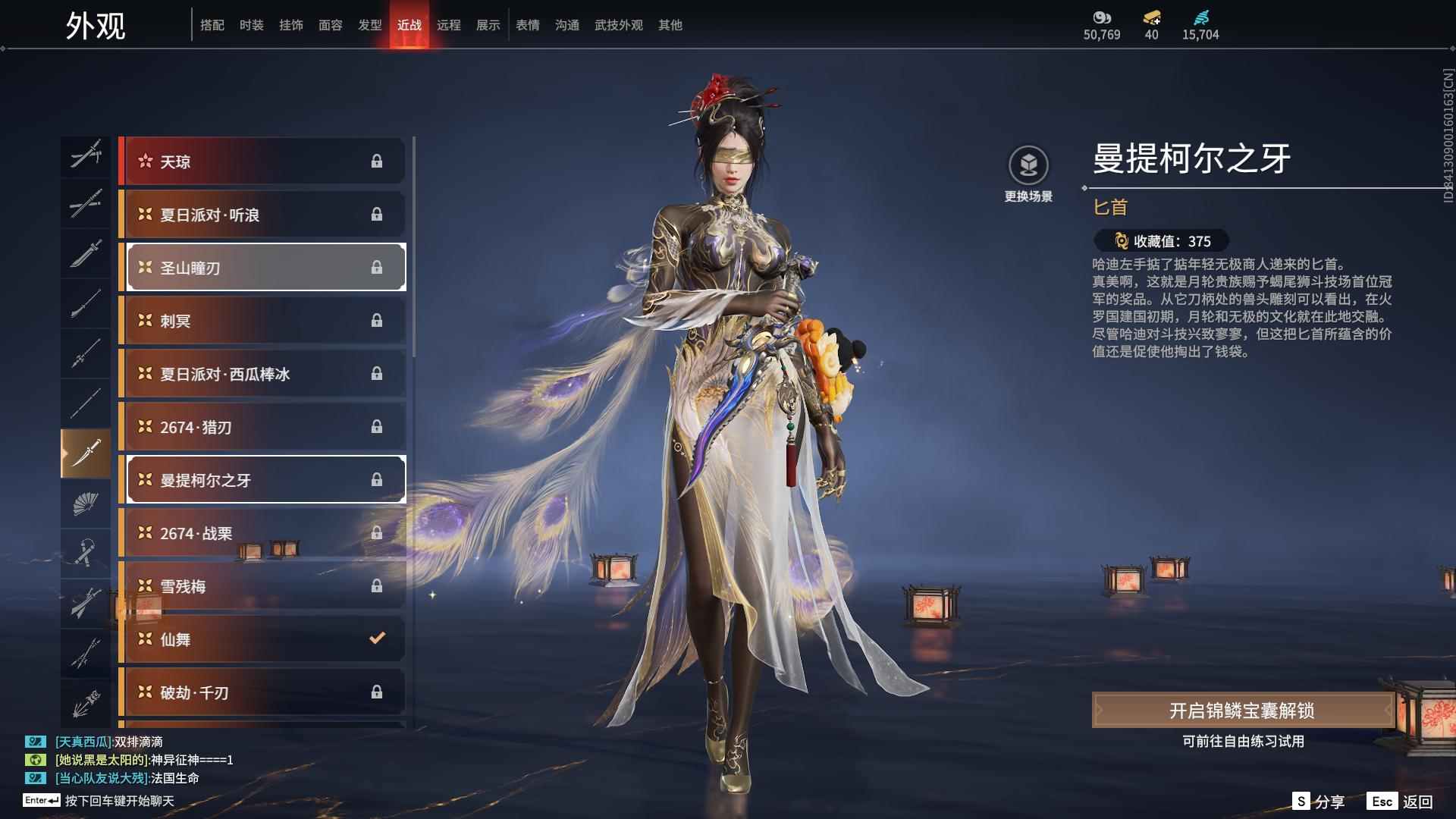Screen dimensions: 1456x819
Task: Select the katana weapon category icon
Action: pos(86,205)
